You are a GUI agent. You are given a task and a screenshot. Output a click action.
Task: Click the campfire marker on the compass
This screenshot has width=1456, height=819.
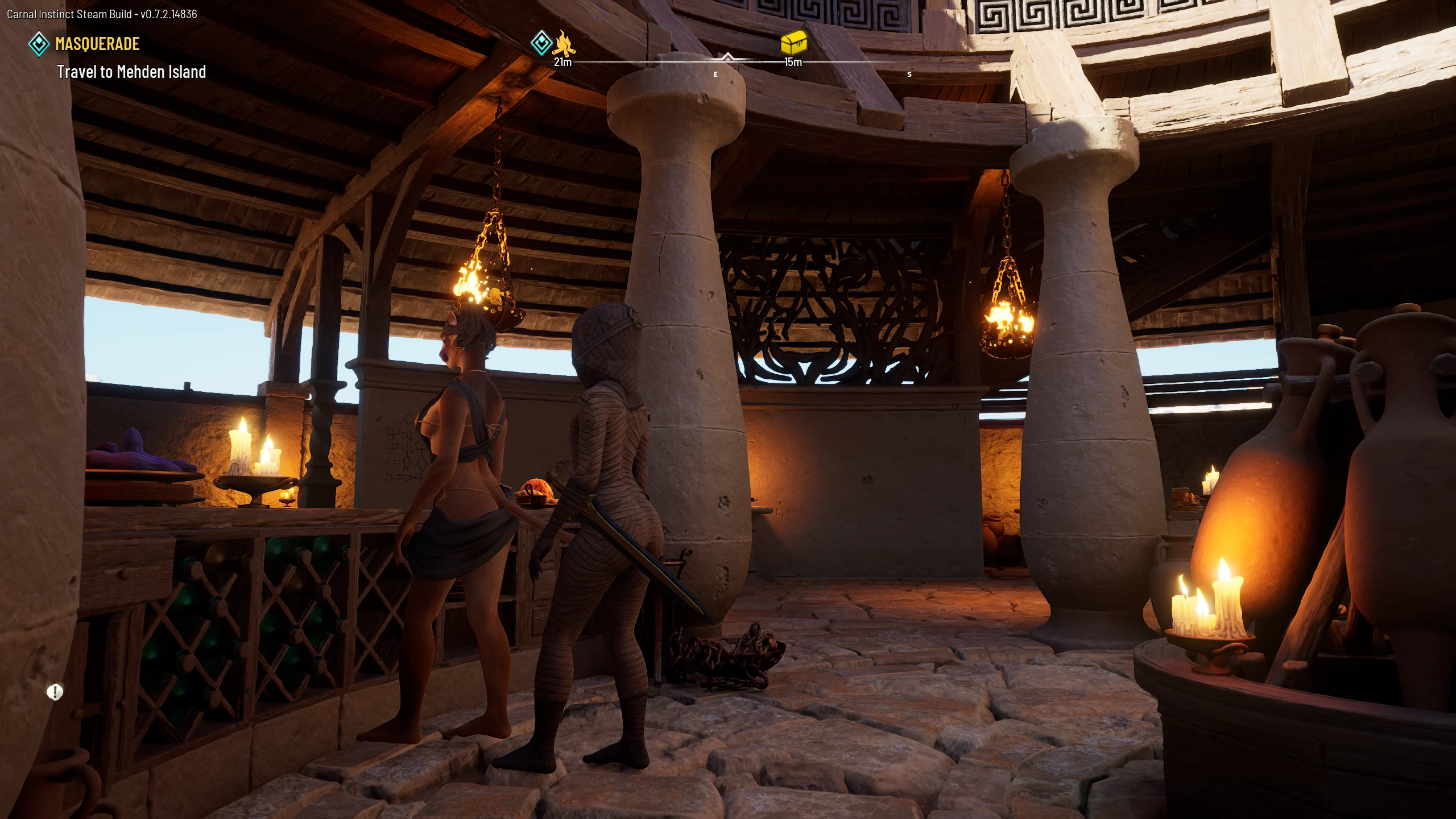click(x=564, y=43)
